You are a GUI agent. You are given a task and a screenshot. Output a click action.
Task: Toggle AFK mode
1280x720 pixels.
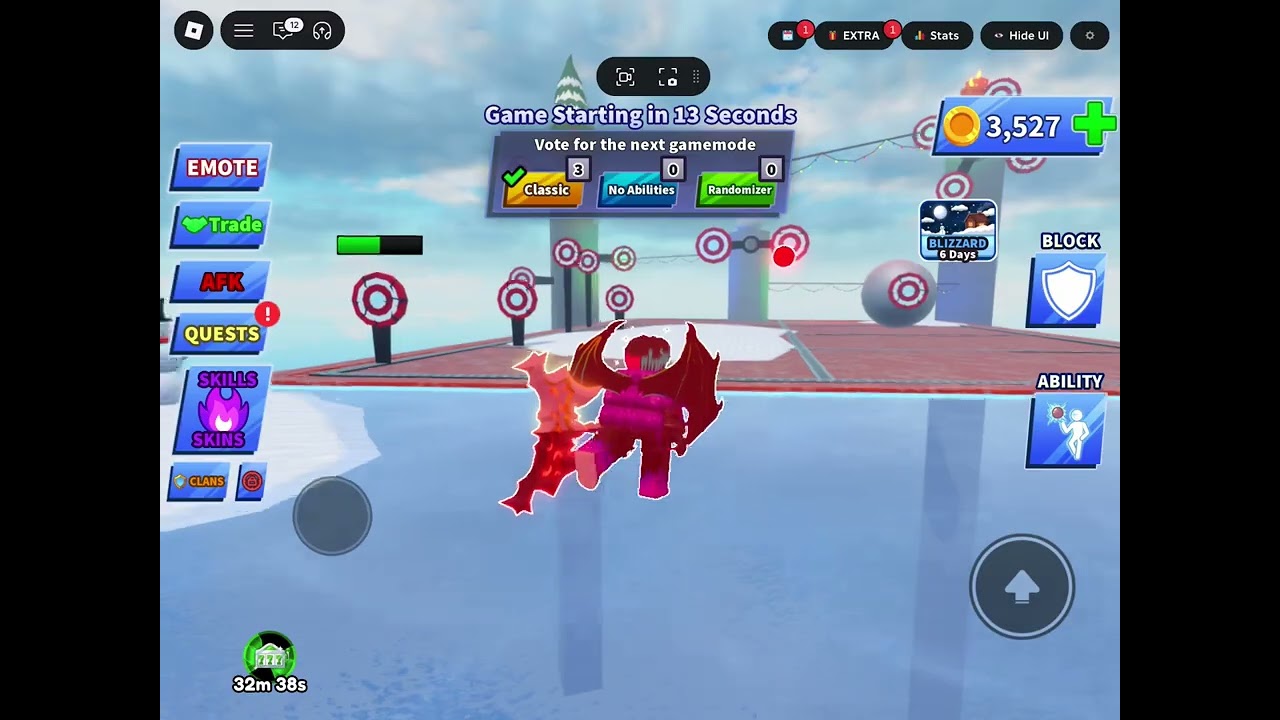click(x=221, y=282)
